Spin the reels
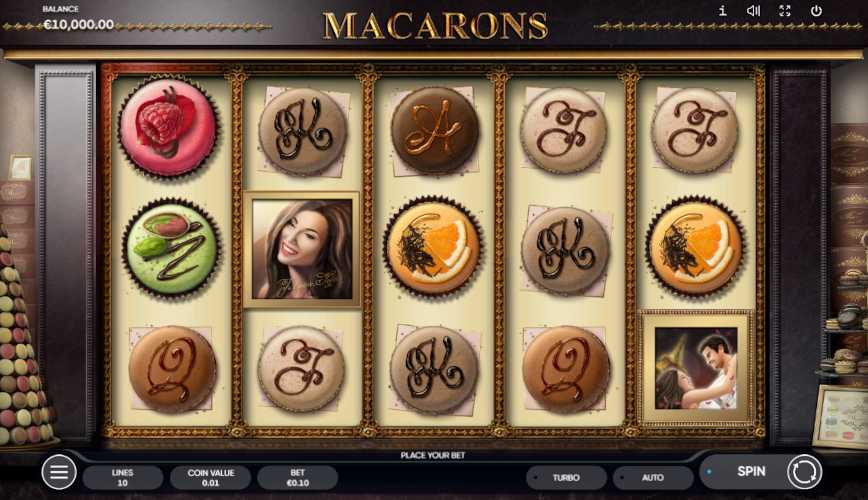 point(762,471)
